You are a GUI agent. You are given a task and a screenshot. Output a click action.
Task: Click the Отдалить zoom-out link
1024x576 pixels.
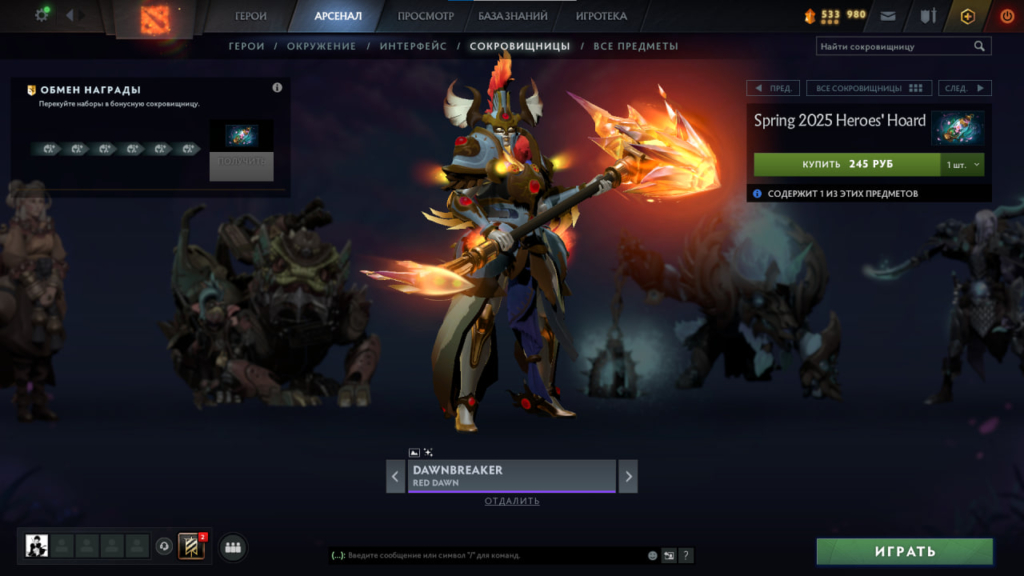(x=512, y=501)
